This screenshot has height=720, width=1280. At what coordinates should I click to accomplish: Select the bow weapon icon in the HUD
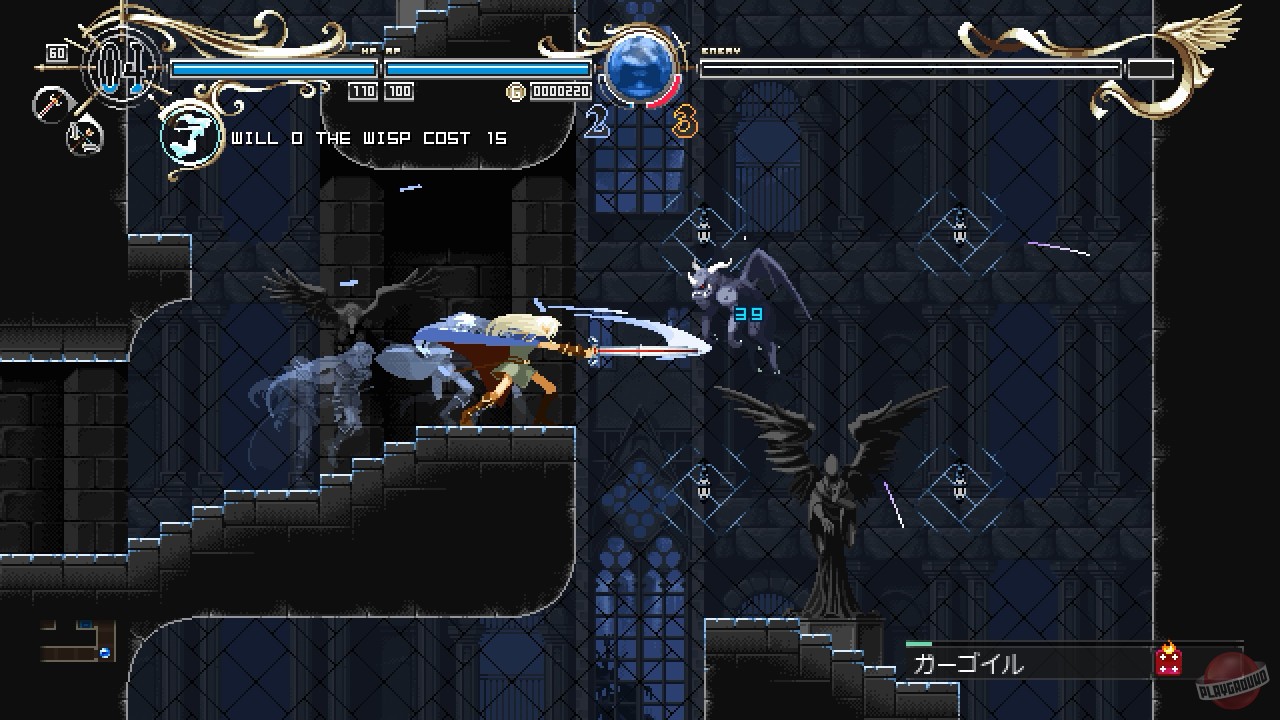pos(85,136)
